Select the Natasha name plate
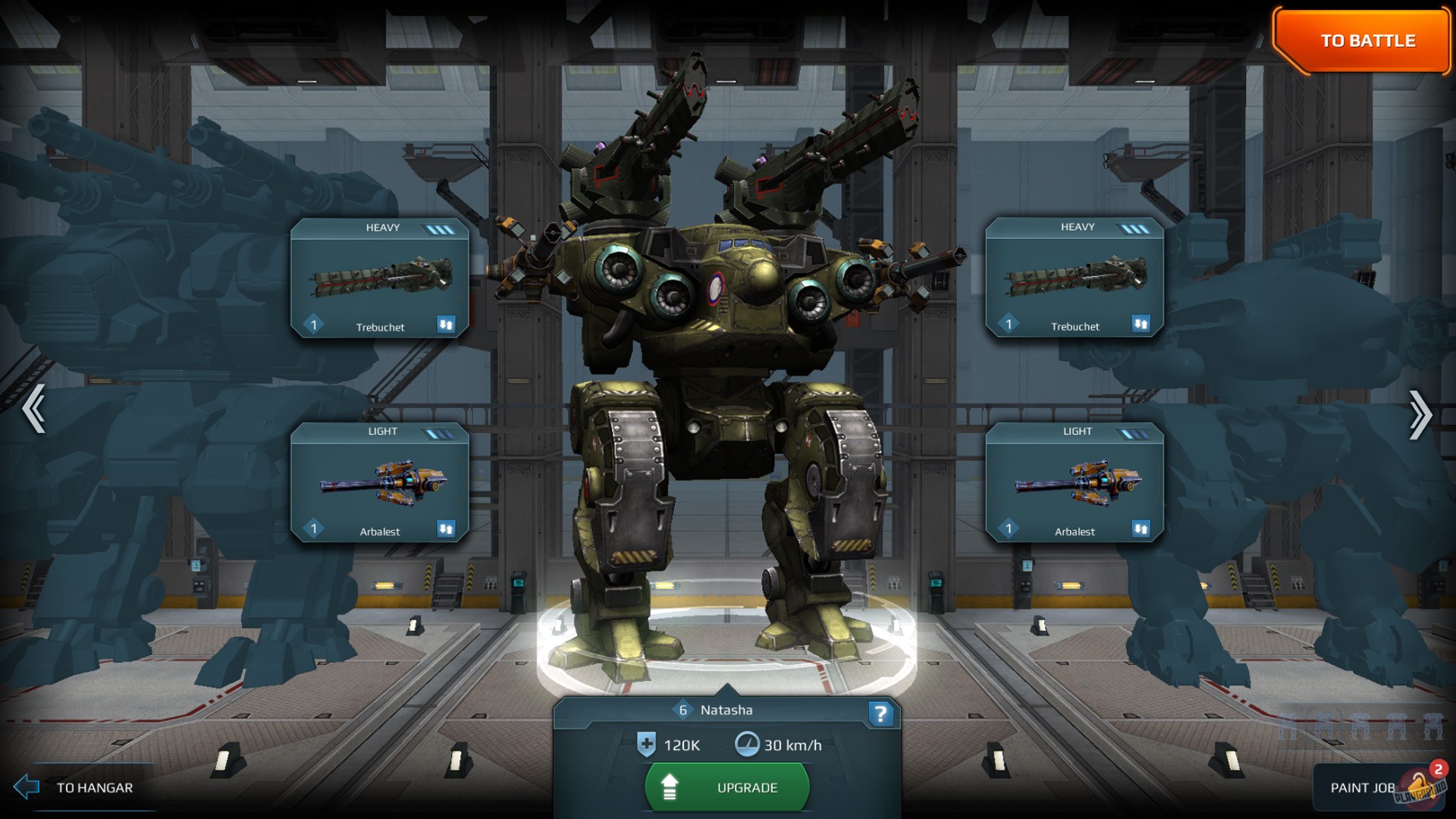1456x819 pixels. [x=728, y=710]
